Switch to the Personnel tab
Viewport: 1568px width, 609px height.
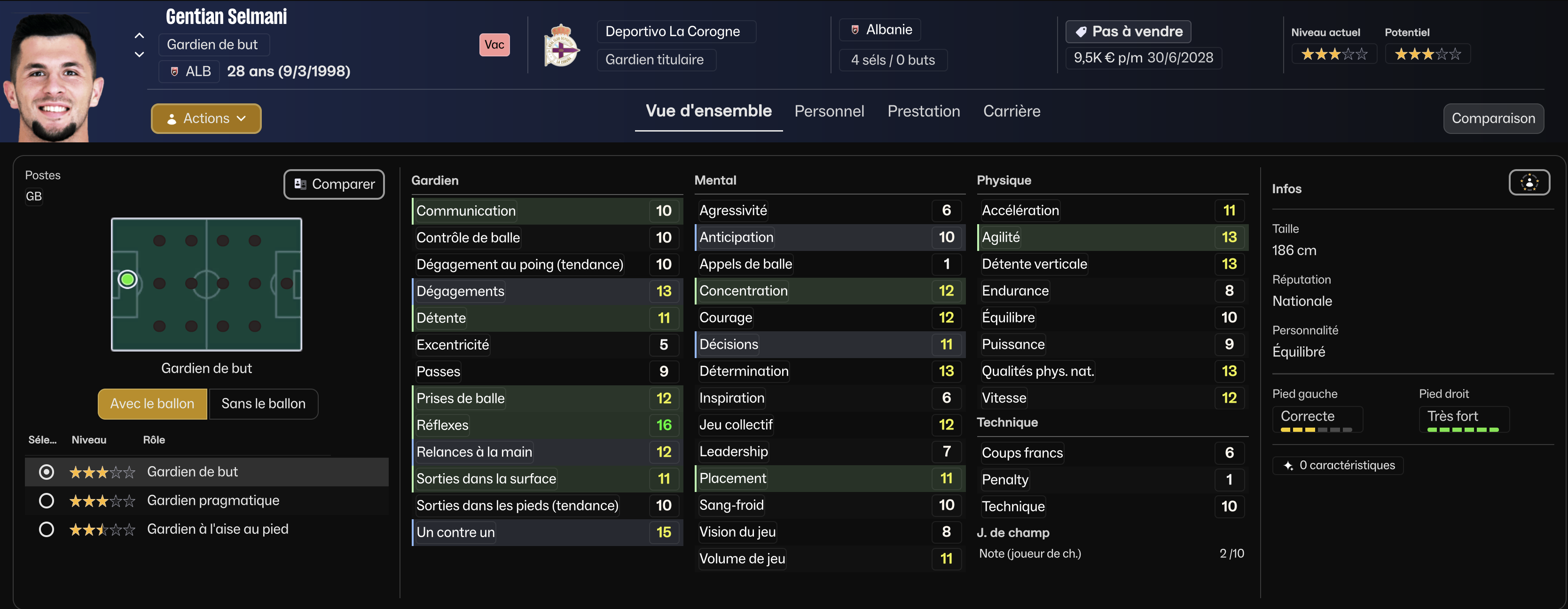pyautogui.click(x=829, y=111)
